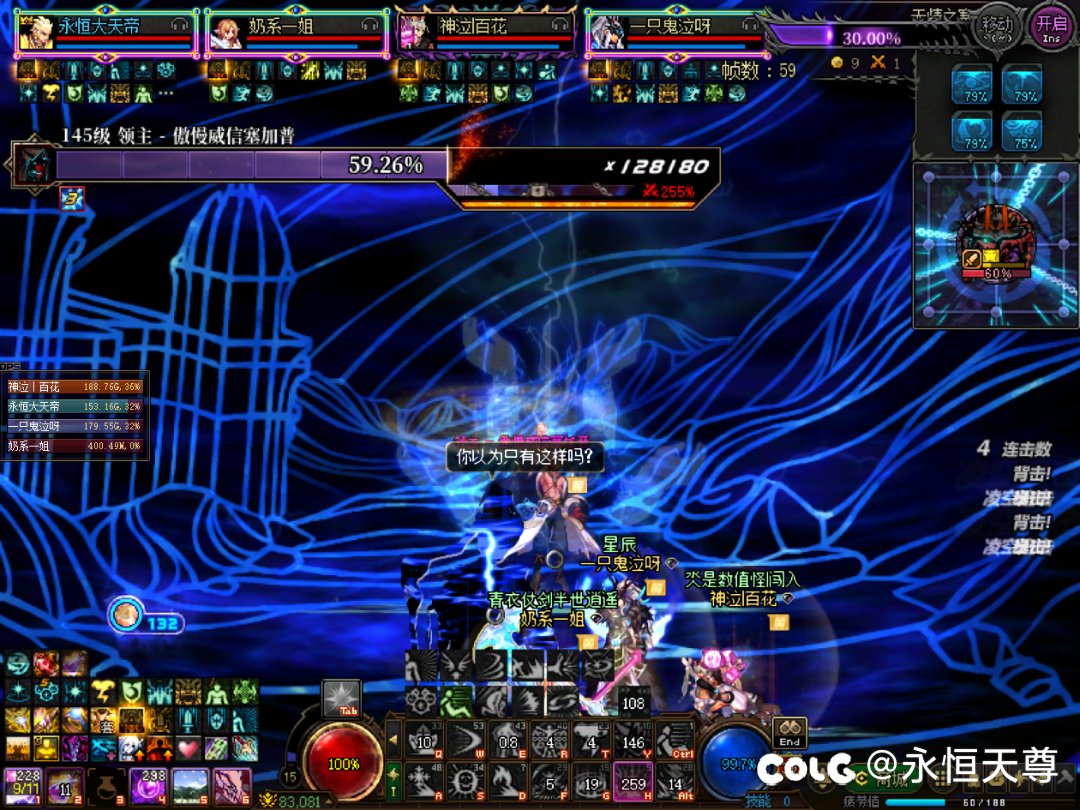Select party member 奶系一姐's portrait

(x=226, y=33)
